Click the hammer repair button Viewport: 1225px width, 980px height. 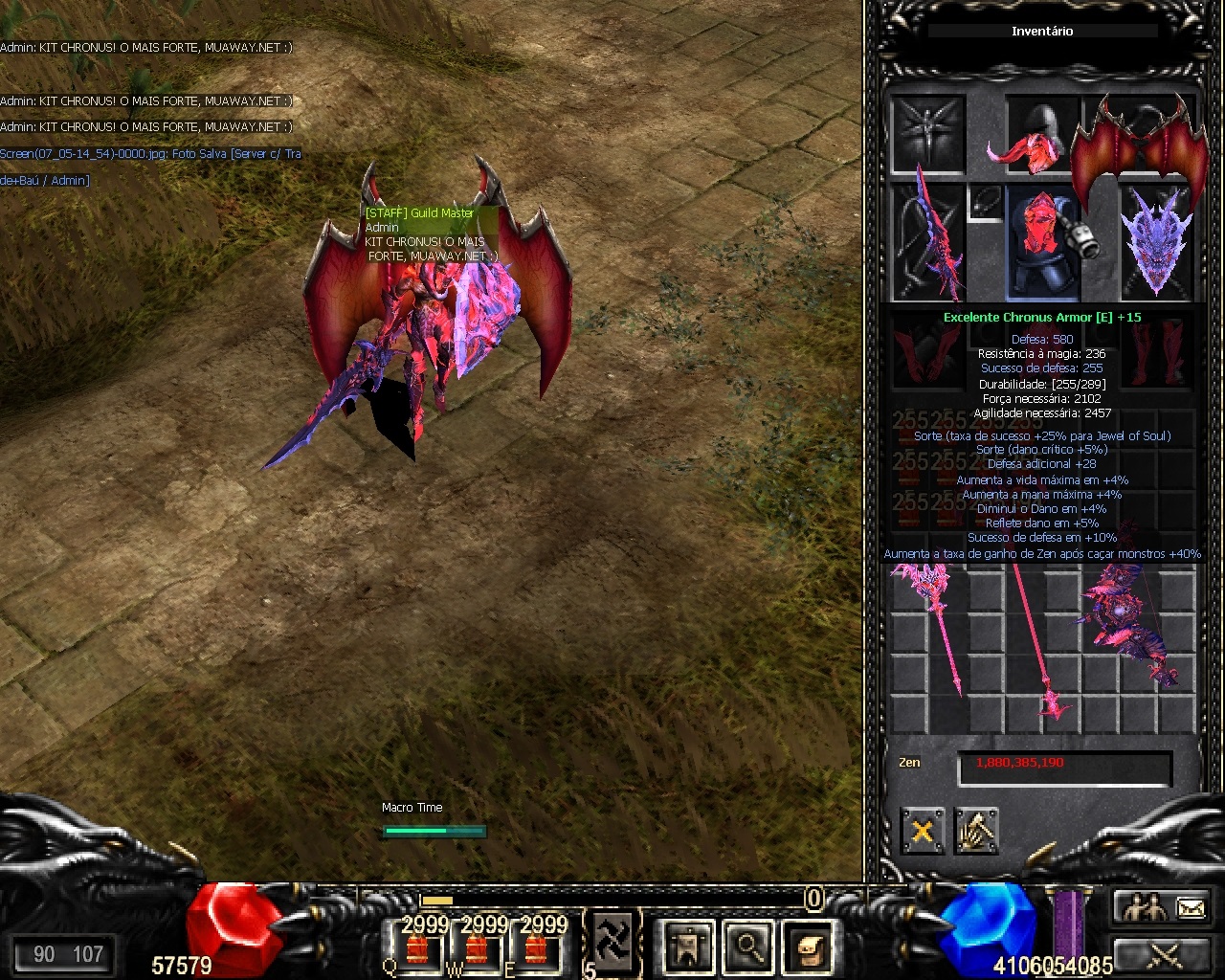pos(975,831)
